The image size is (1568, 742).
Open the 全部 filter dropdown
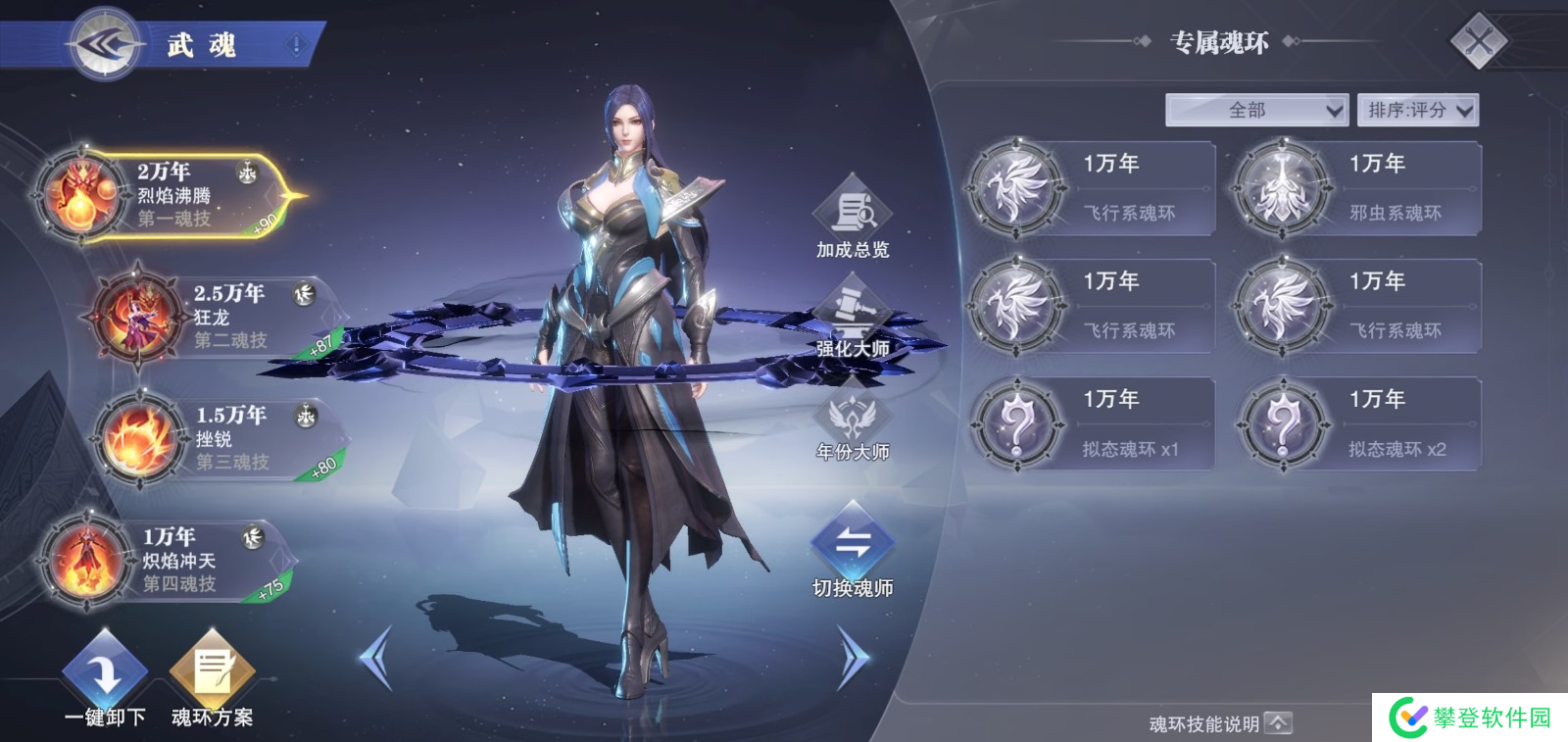coord(1256,110)
